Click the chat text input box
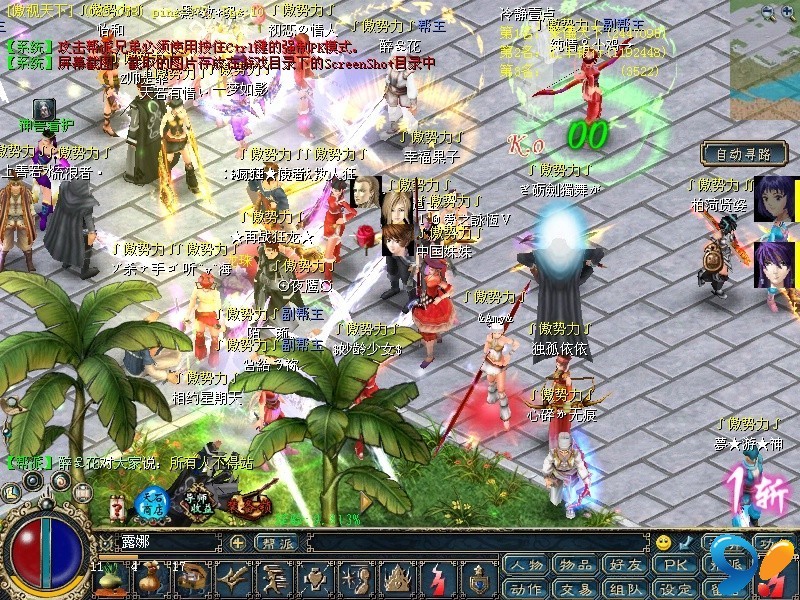The image size is (800, 600). [x=170, y=542]
